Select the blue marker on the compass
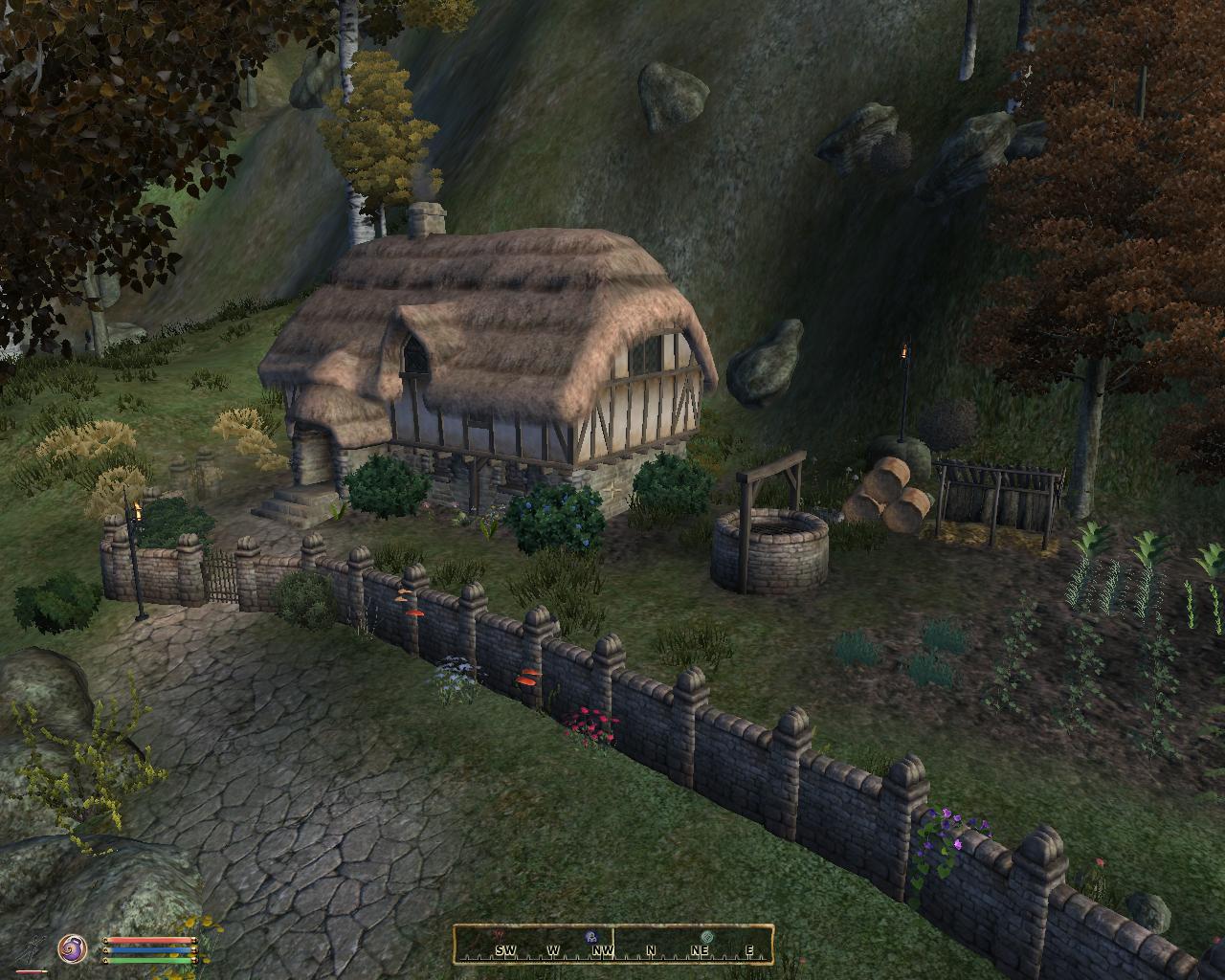1225x980 pixels. 590,937
